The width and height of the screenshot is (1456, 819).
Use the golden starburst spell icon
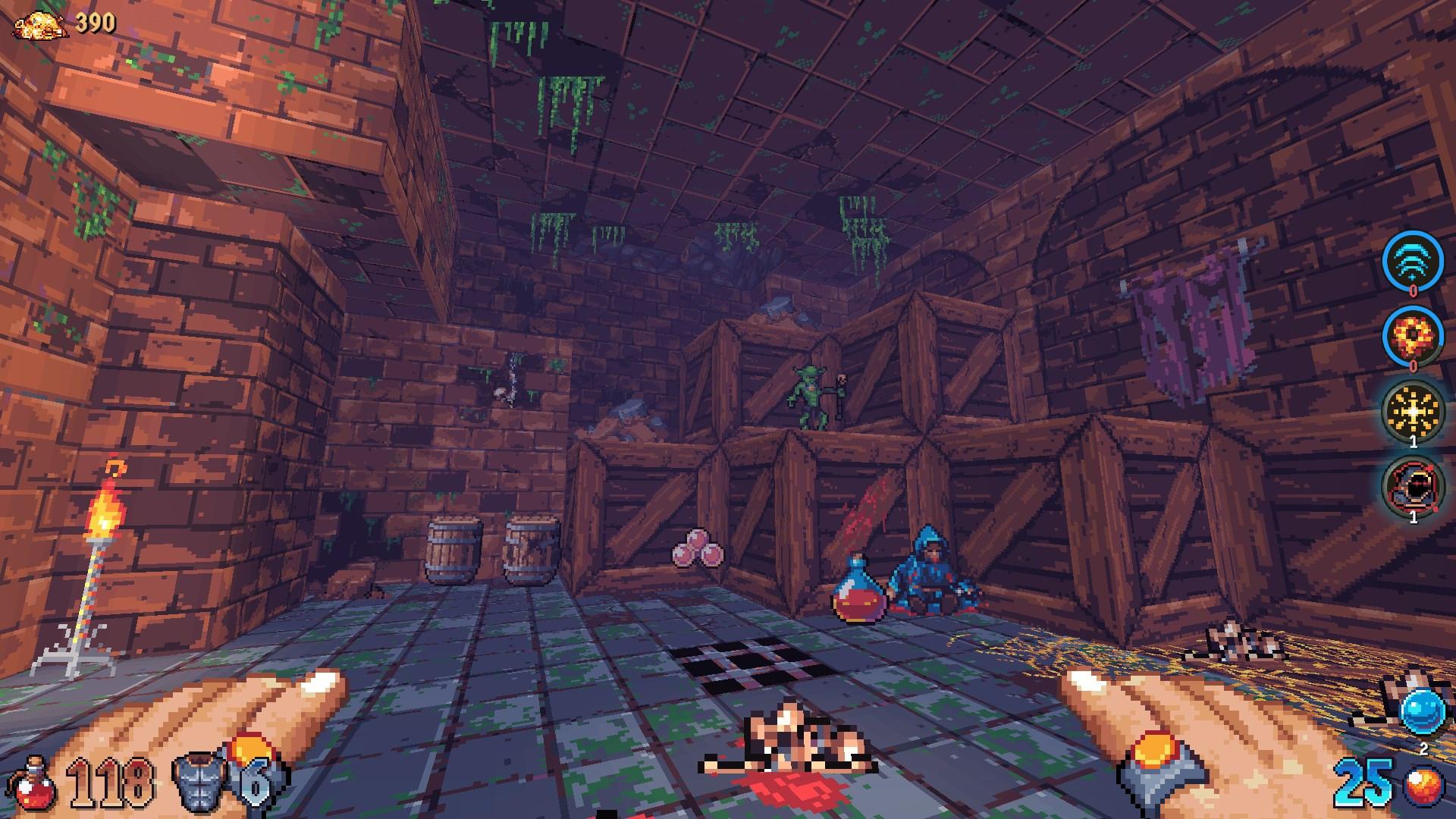1412,412
